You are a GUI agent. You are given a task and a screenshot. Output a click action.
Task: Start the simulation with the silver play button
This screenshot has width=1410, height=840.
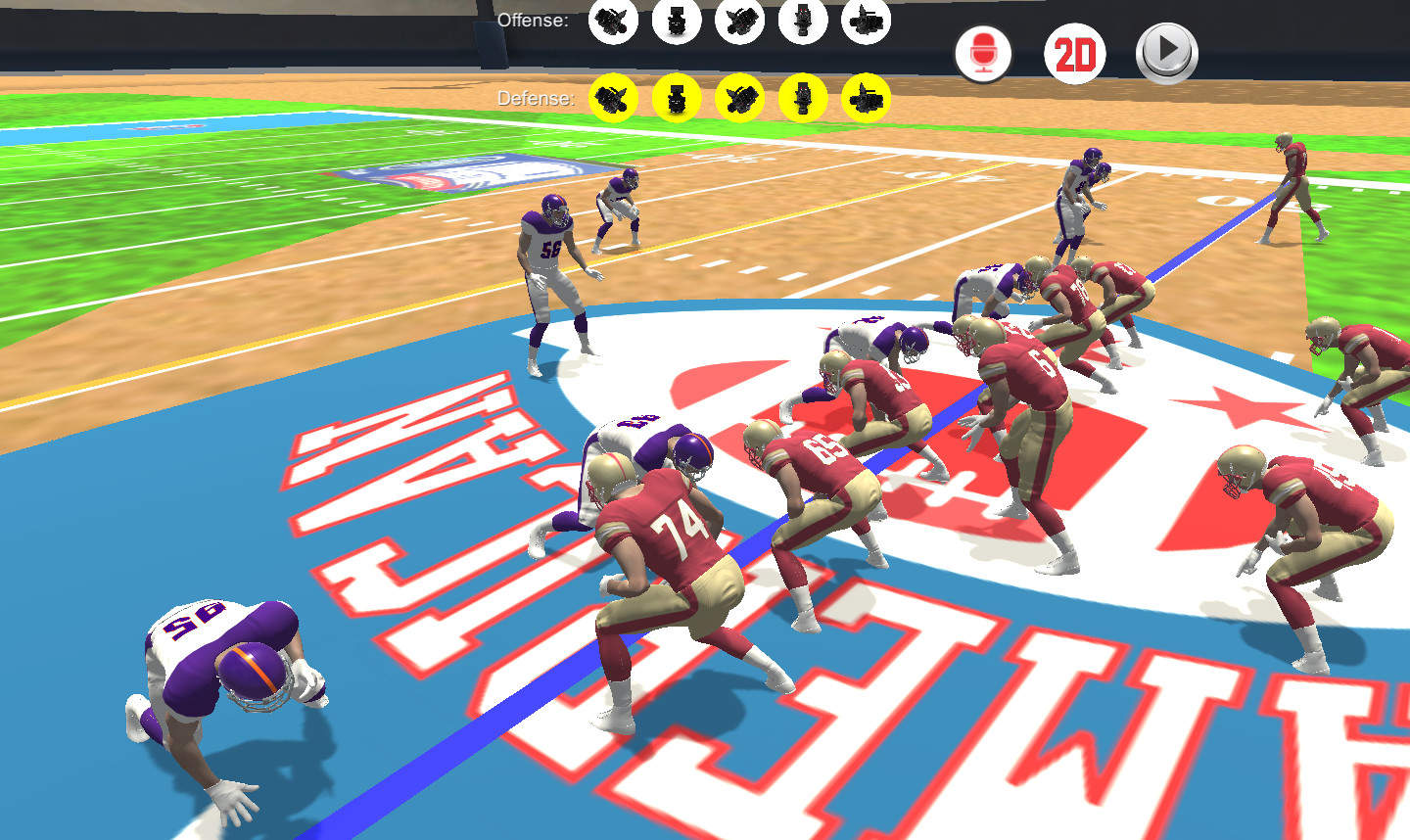pos(1164,54)
